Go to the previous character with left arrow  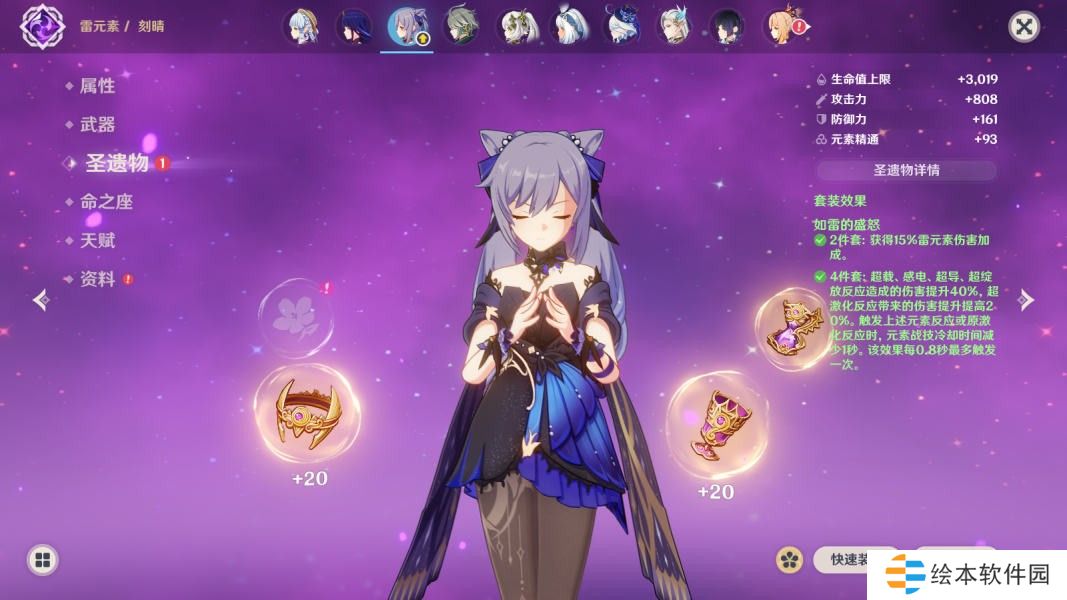click(x=41, y=300)
